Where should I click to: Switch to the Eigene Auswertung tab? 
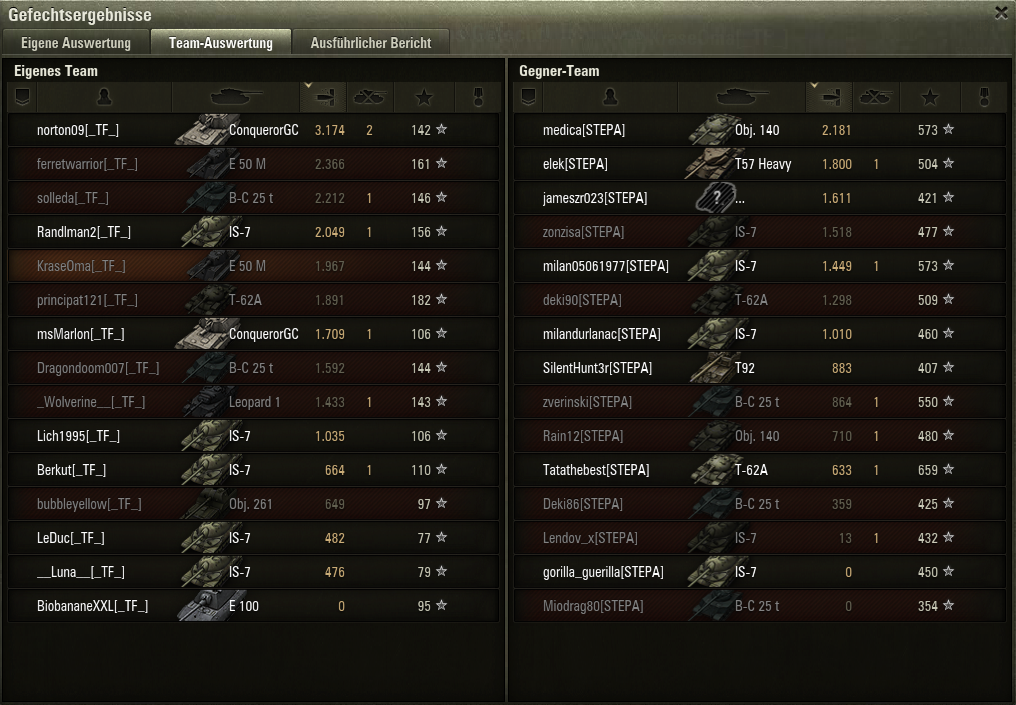click(x=76, y=43)
